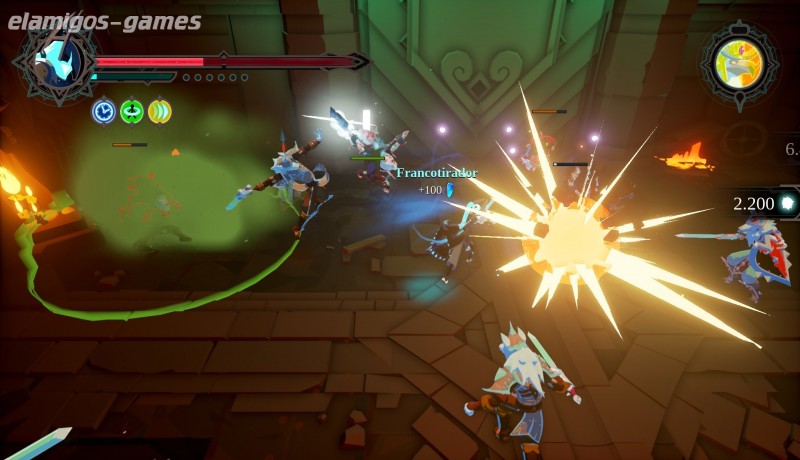Select the blue clock ability icon
Viewport: 800px width, 460px height.
[x=103, y=111]
